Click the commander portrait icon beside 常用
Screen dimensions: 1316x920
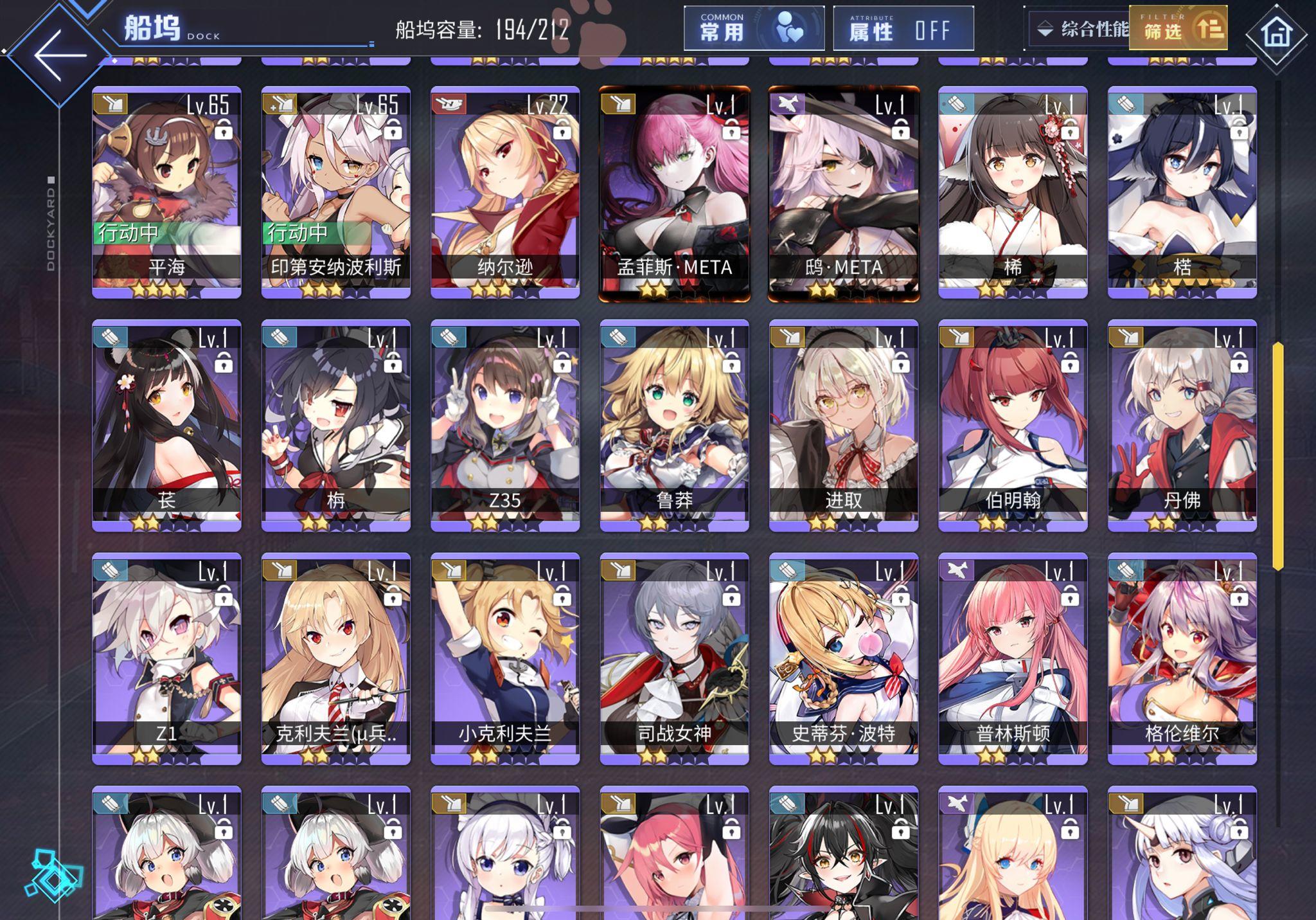point(787,28)
